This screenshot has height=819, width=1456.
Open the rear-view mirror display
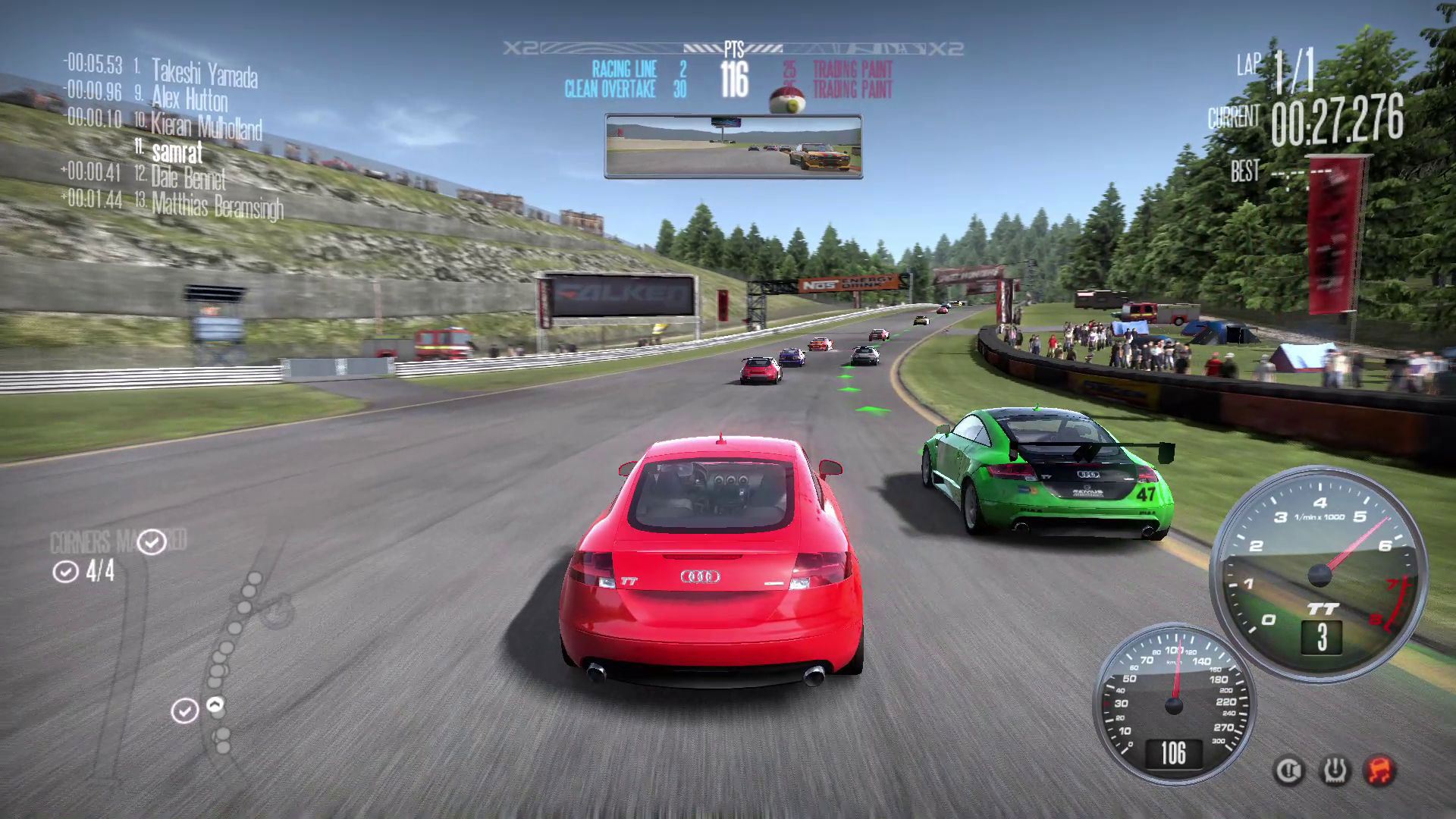pyautogui.click(x=733, y=146)
